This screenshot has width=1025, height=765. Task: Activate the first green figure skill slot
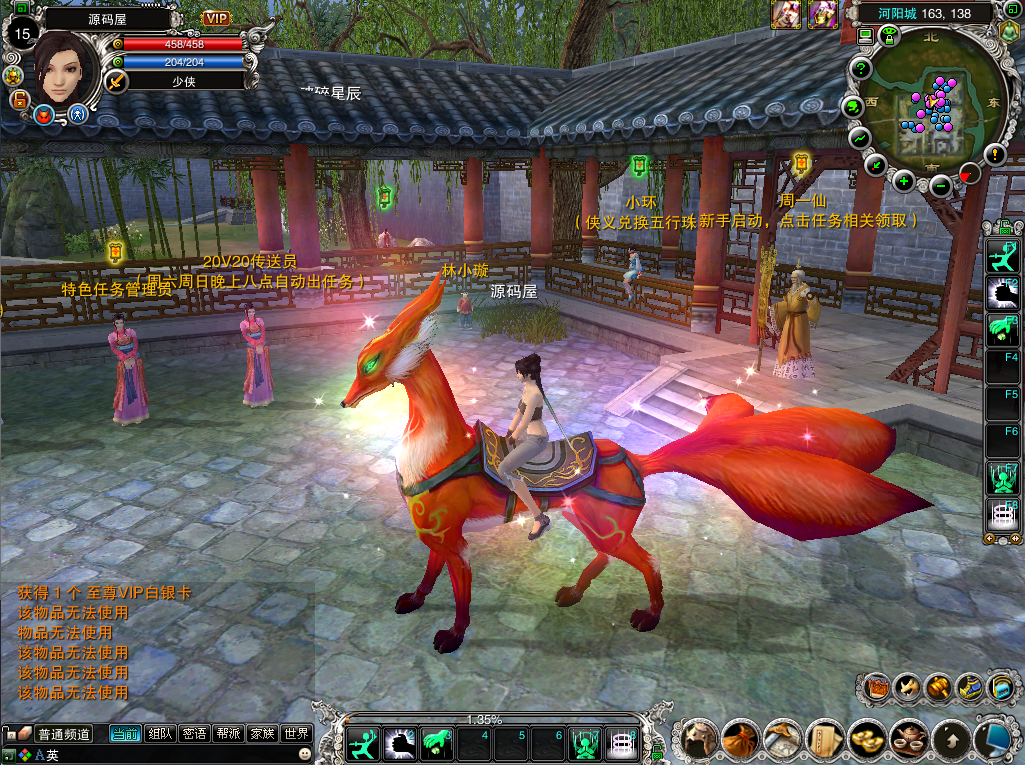(x=361, y=744)
